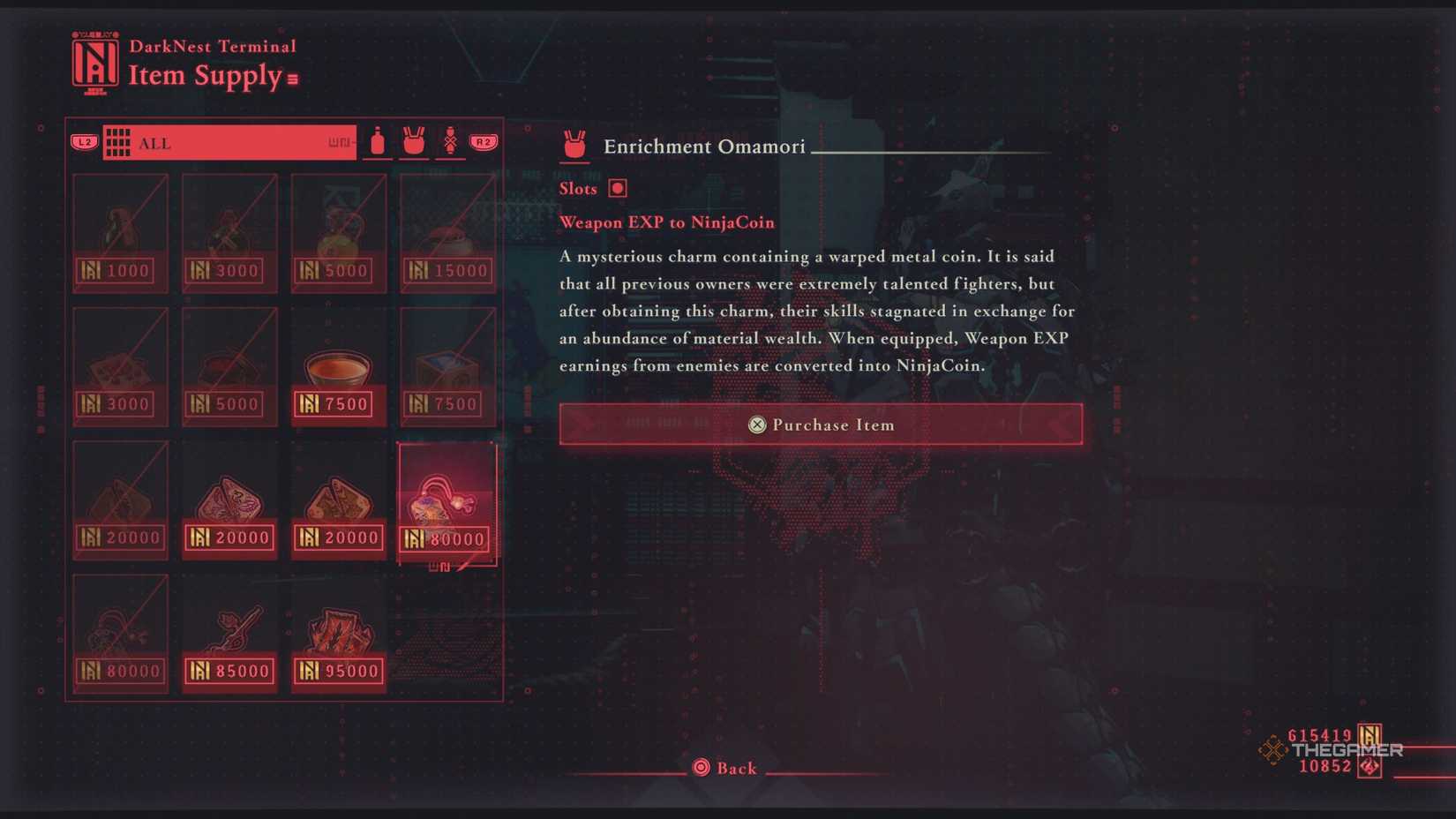Select the red bowl item for 7500

pyautogui.click(x=338, y=367)
